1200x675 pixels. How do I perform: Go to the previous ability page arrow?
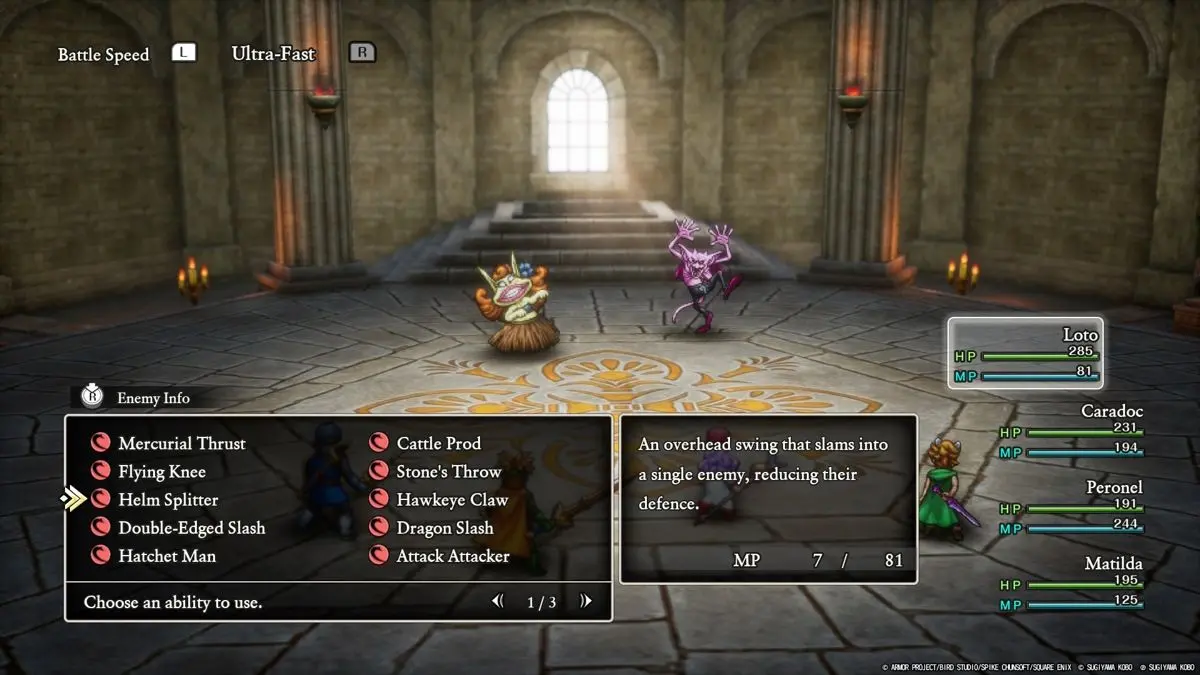point(497,601)
